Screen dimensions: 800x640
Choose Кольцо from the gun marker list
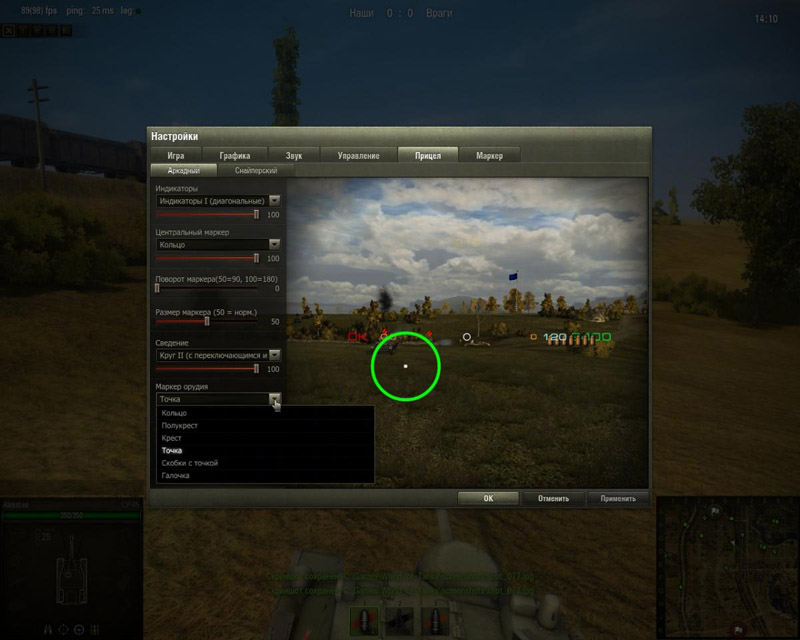[174, 413]
